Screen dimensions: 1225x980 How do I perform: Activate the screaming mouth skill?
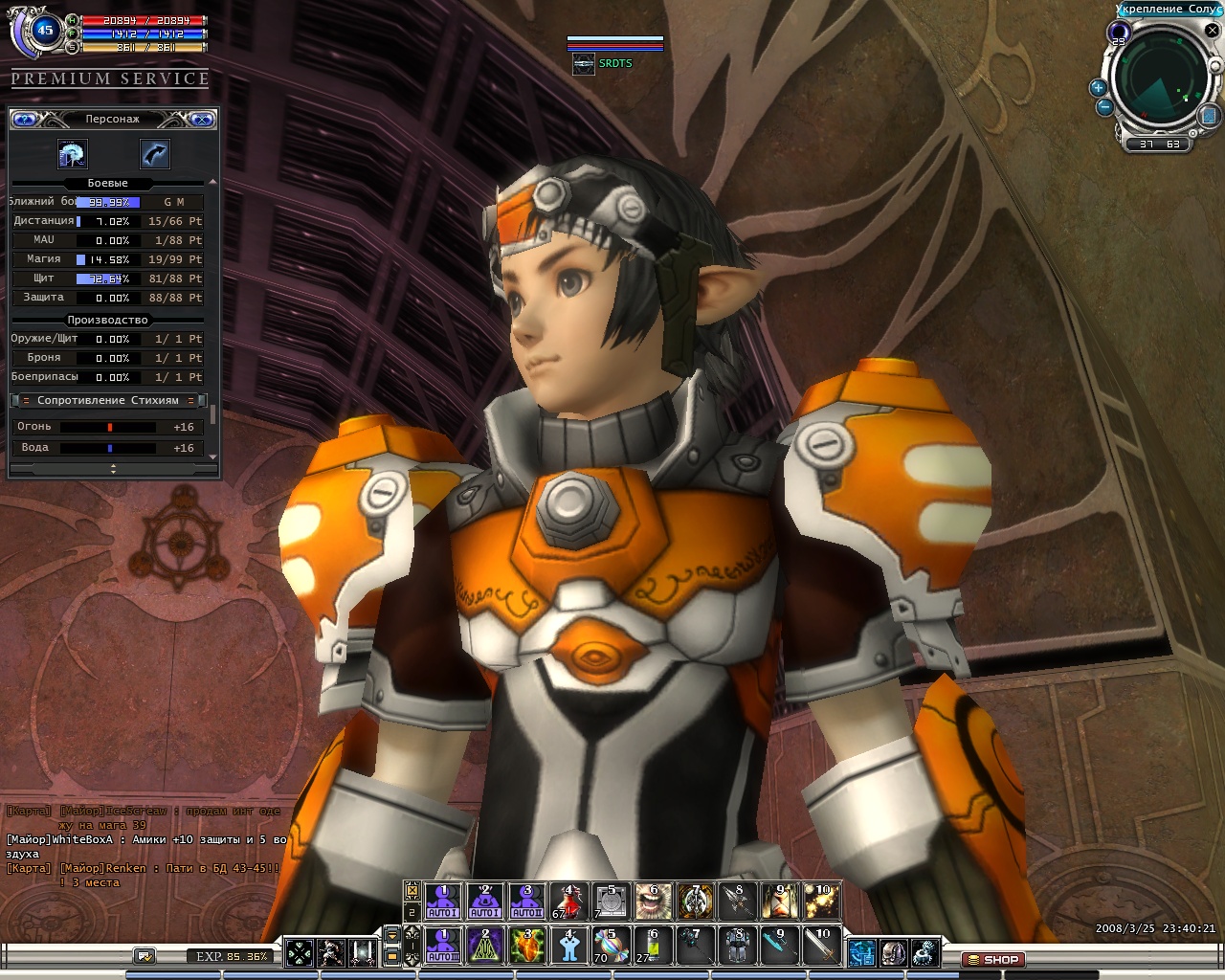click(x=653, y=901)
